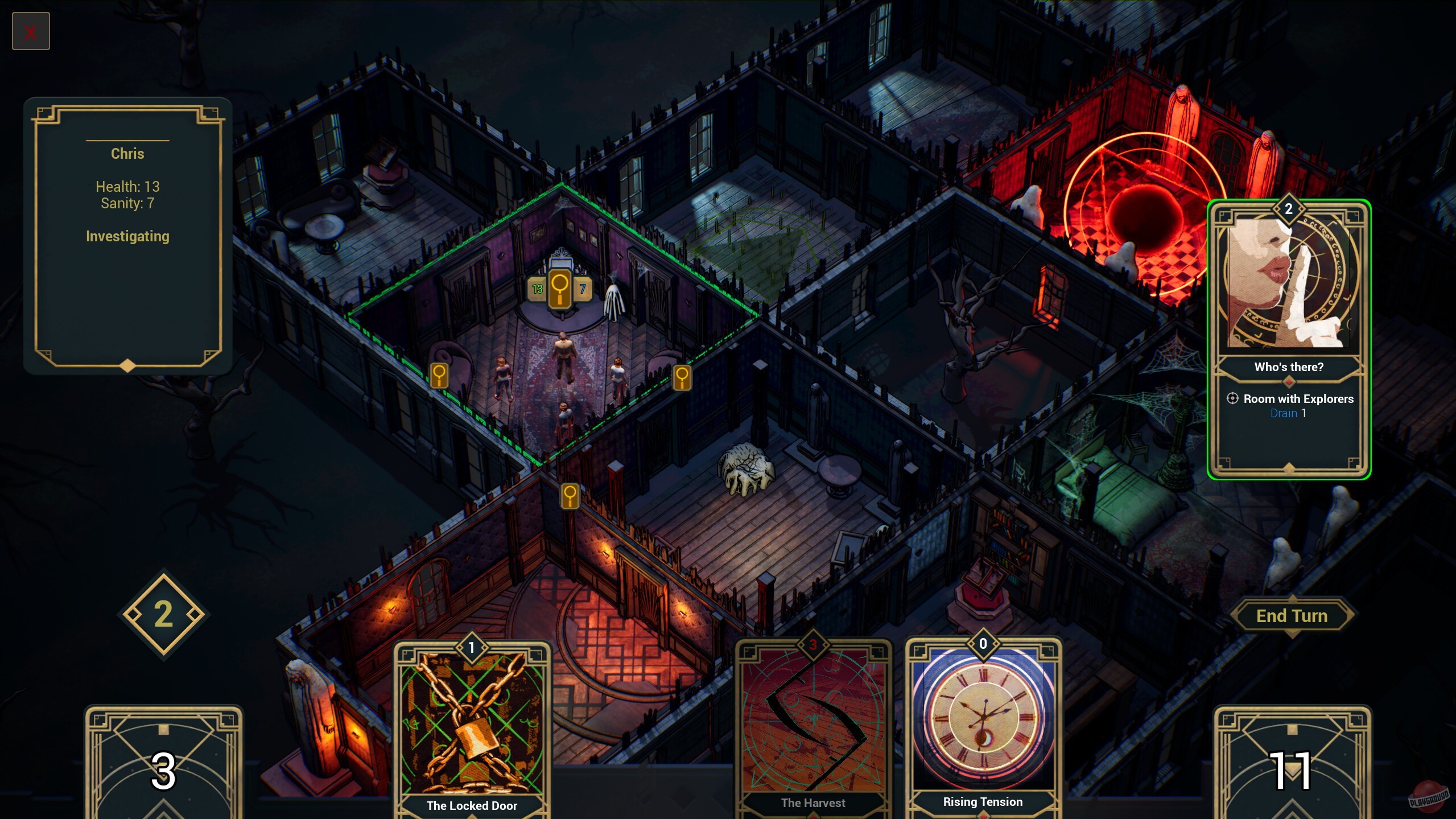Screen dimensions: 1456x819
Task: Click the magnifying glass marker in the lower hallway
Action: (x=569, y=496)
